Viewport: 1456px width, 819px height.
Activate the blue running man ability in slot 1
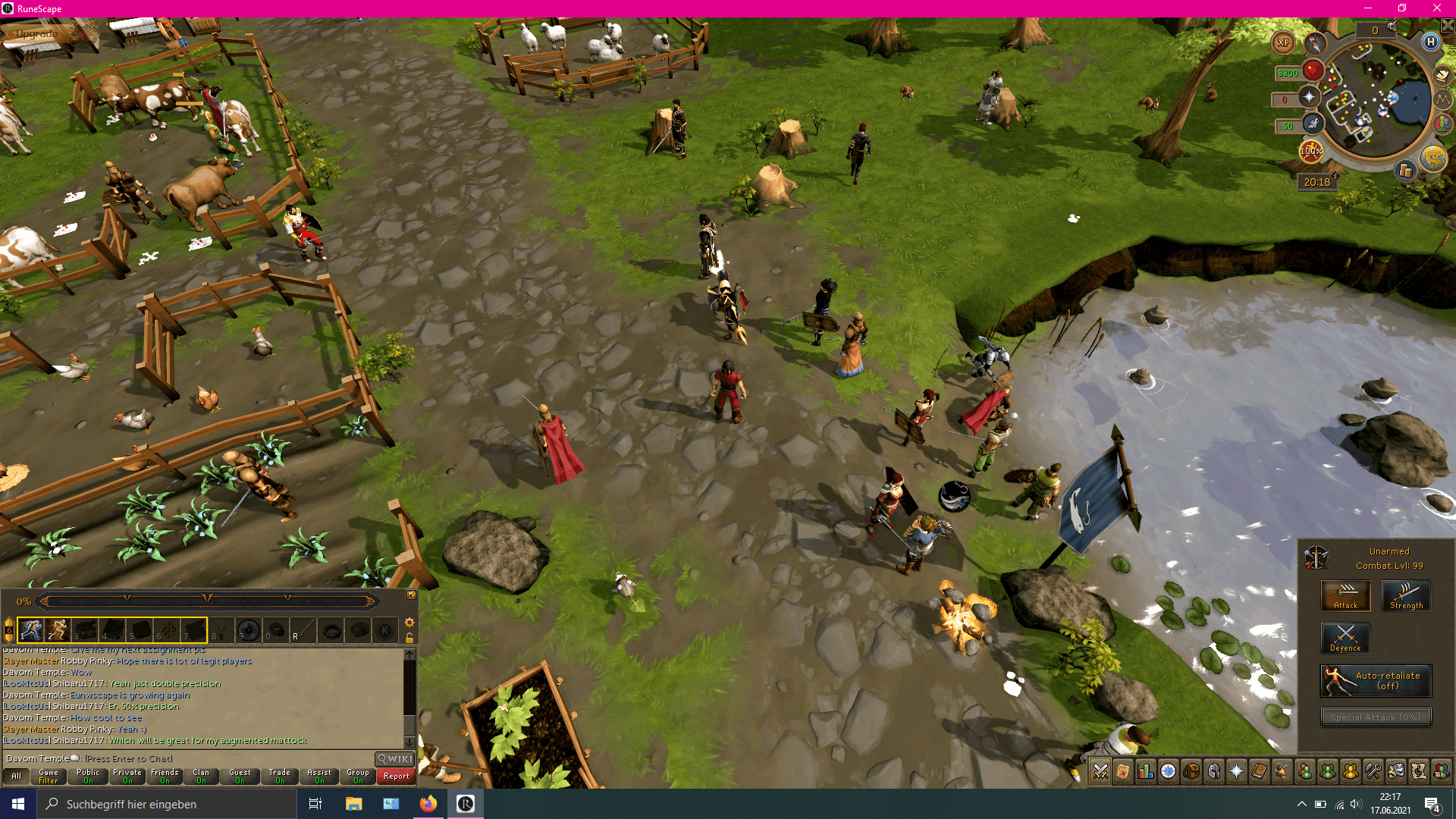(x=31, y=630)
